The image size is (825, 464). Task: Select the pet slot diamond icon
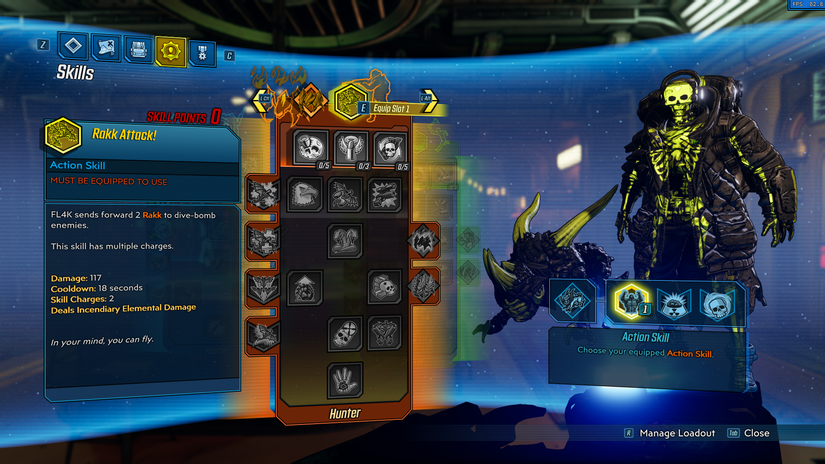(573, 301)
